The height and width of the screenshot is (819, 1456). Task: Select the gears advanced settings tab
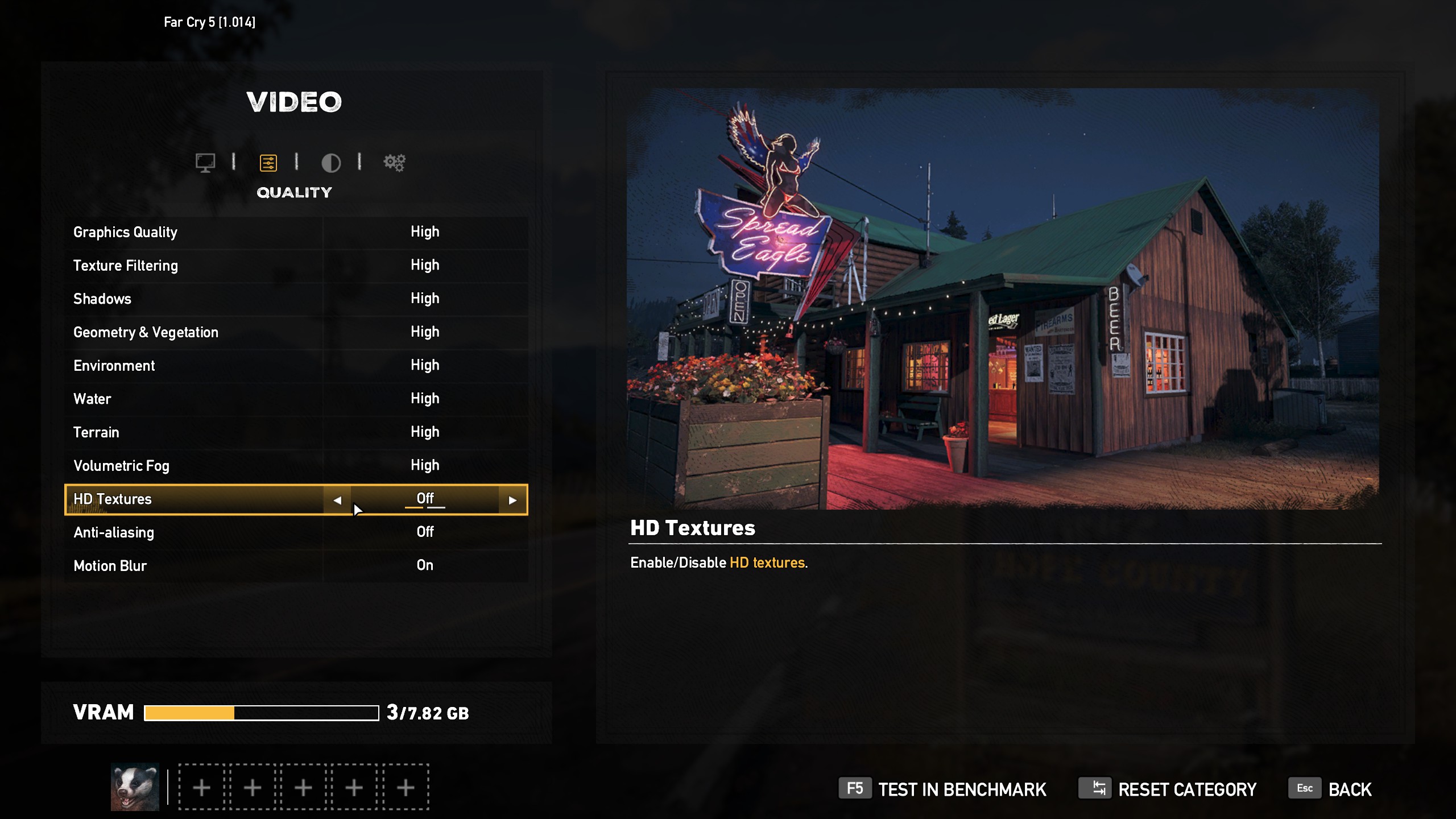(x=394, y=163)
